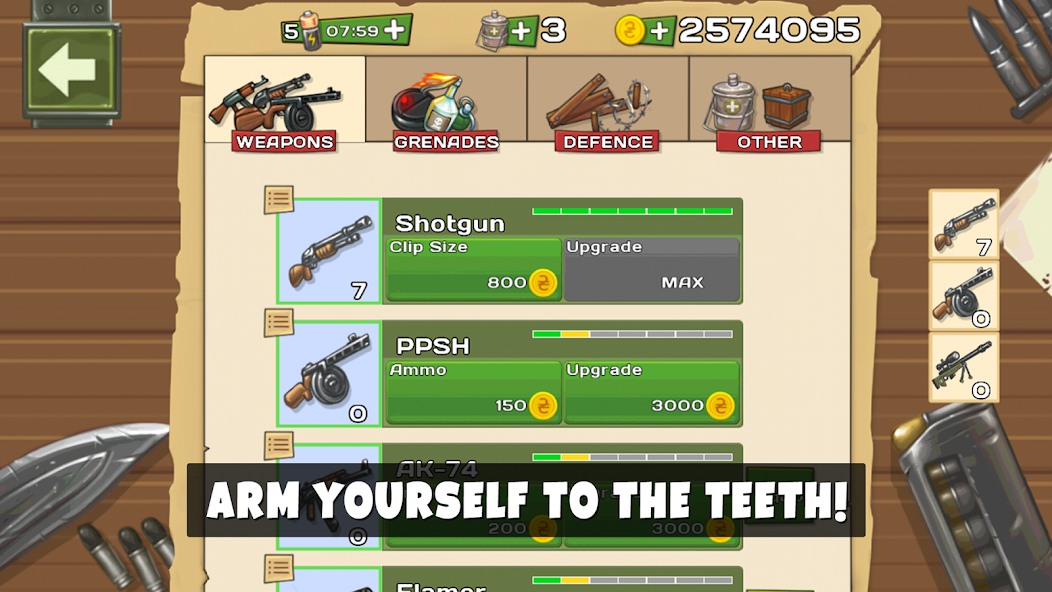
Task: Go back with the green arrow button
Action: point(68,71)
